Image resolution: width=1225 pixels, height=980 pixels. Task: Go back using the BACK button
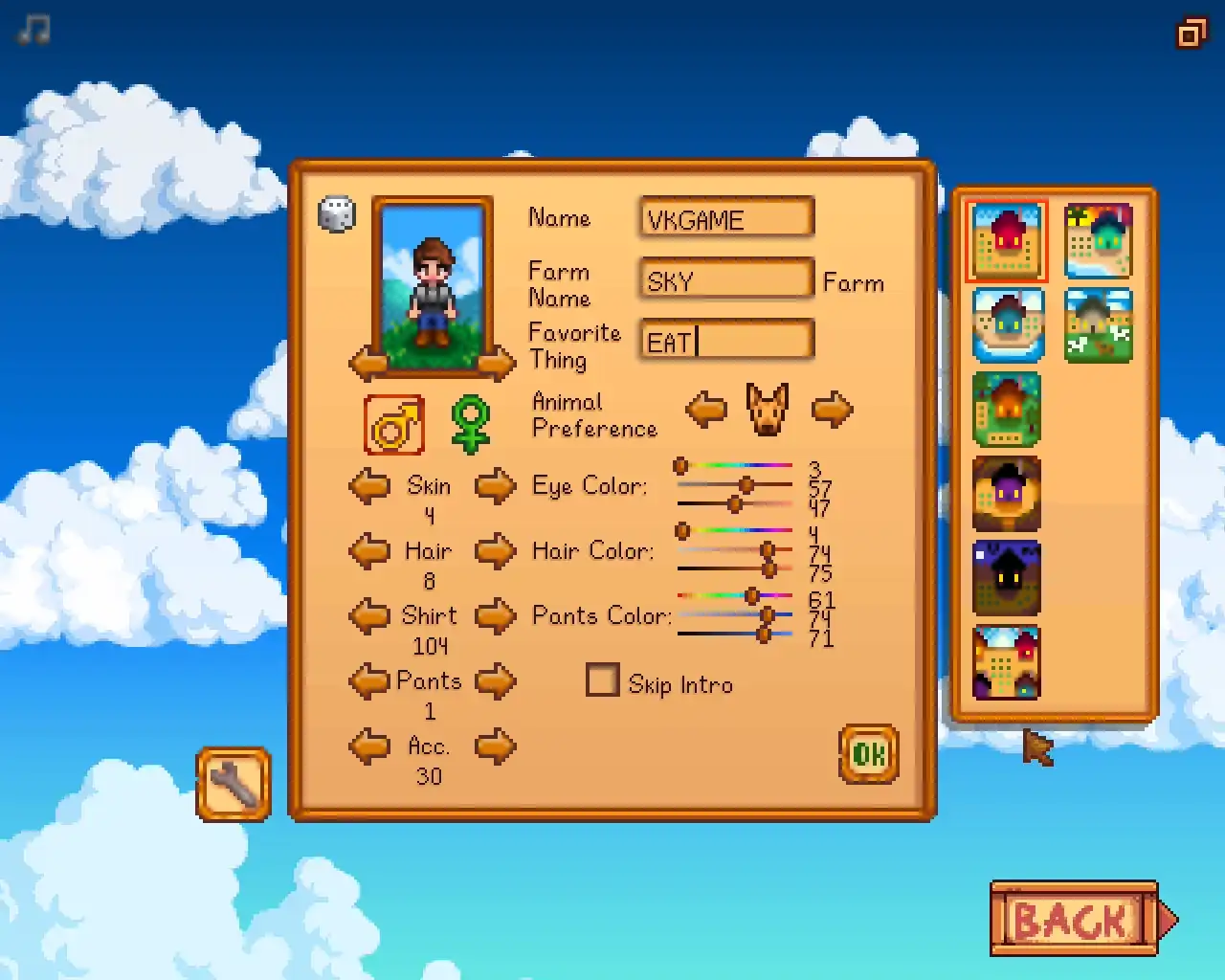pos(1074,920)
